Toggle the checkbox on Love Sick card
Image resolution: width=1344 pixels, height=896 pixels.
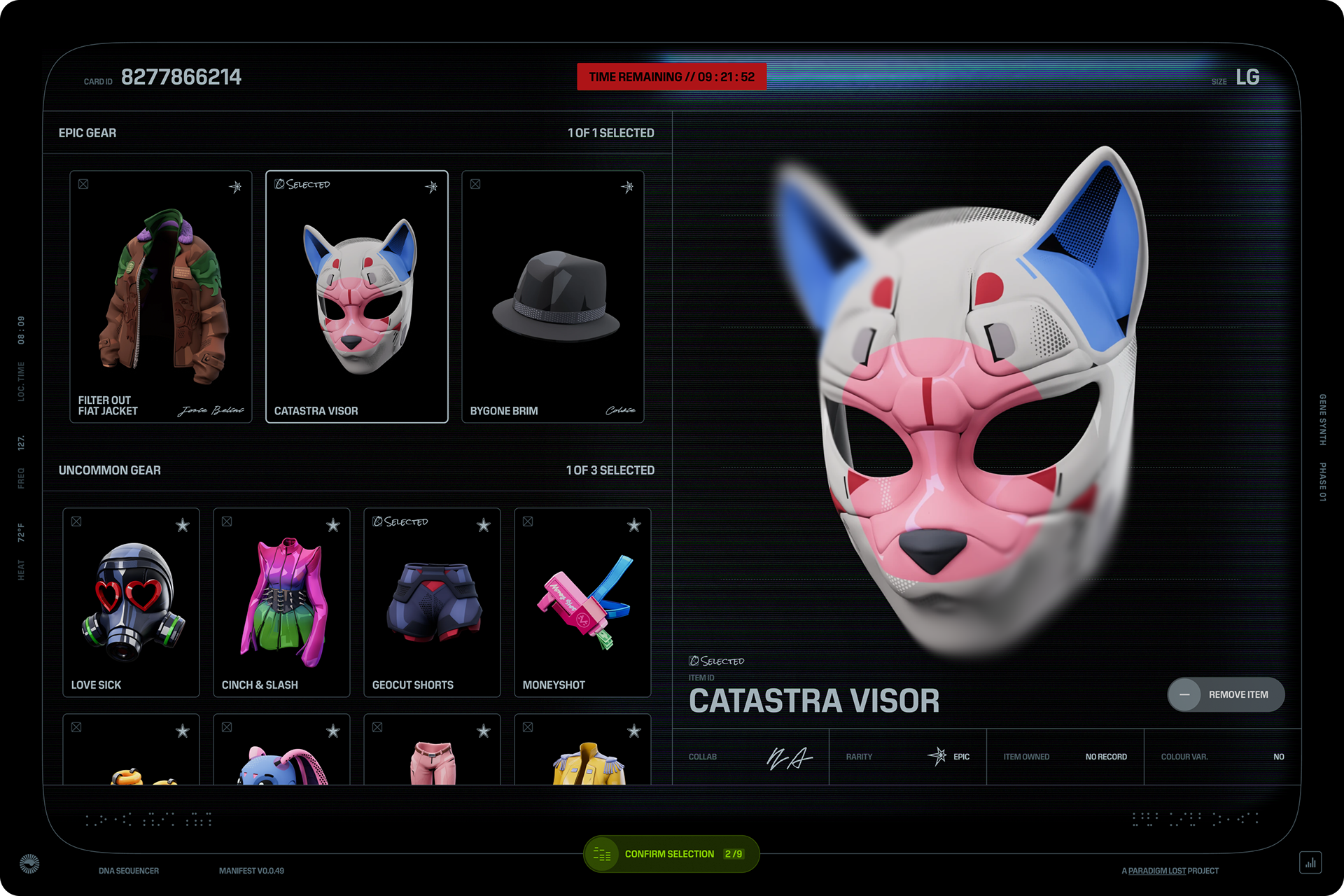(x=76, y=521)
